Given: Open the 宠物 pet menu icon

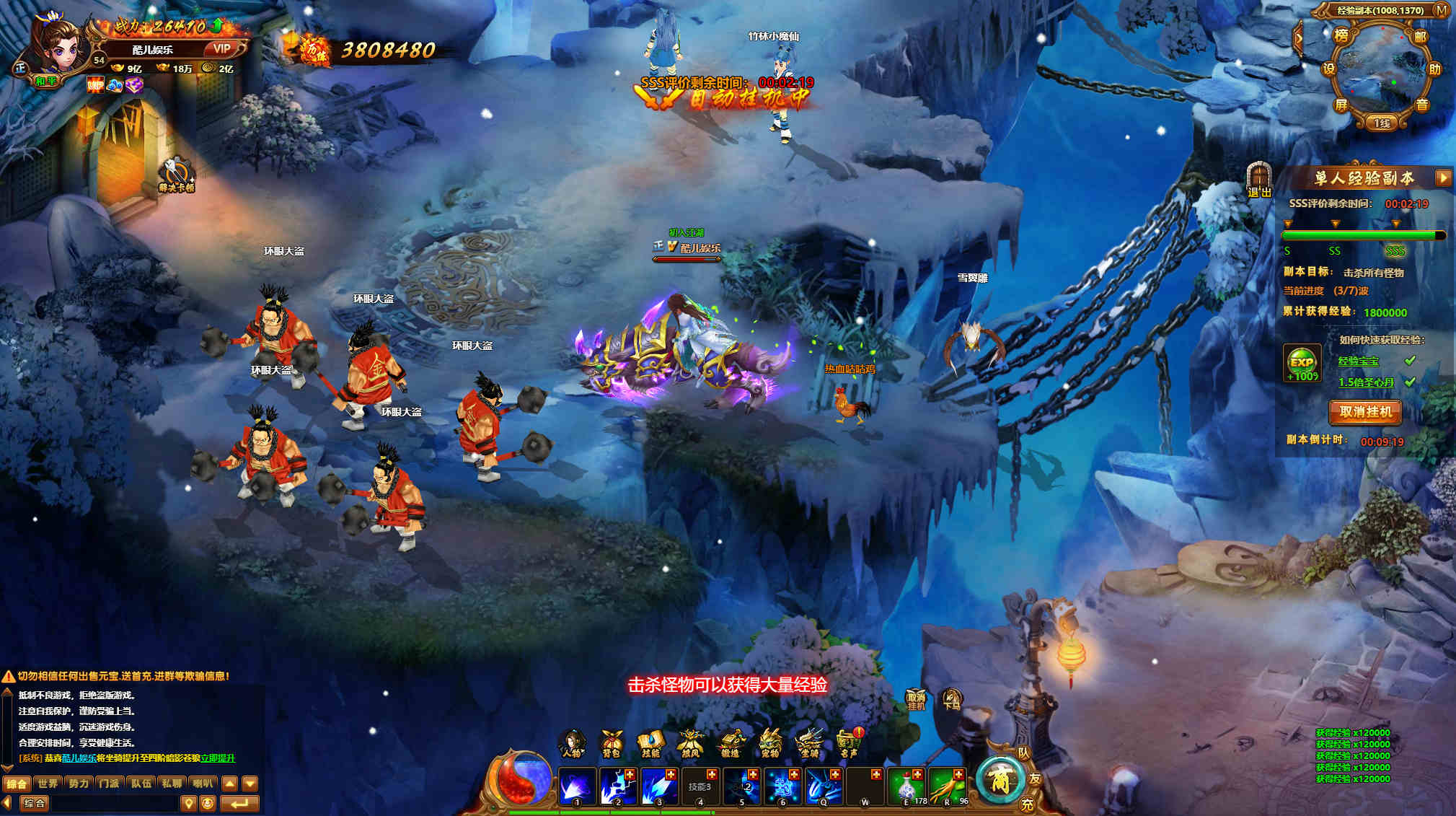Looking at the screenshot, I should pyautogui.click(x=770, y=743).
